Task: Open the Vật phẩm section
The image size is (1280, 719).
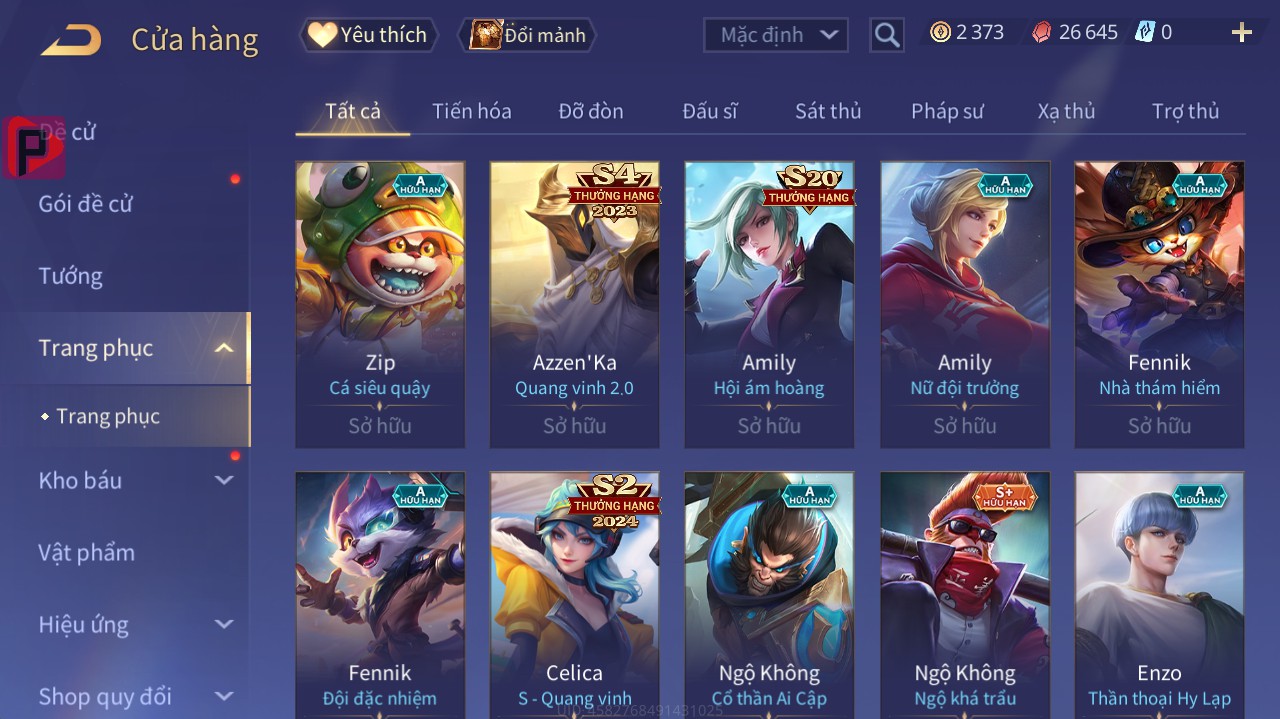Action: 86,553
